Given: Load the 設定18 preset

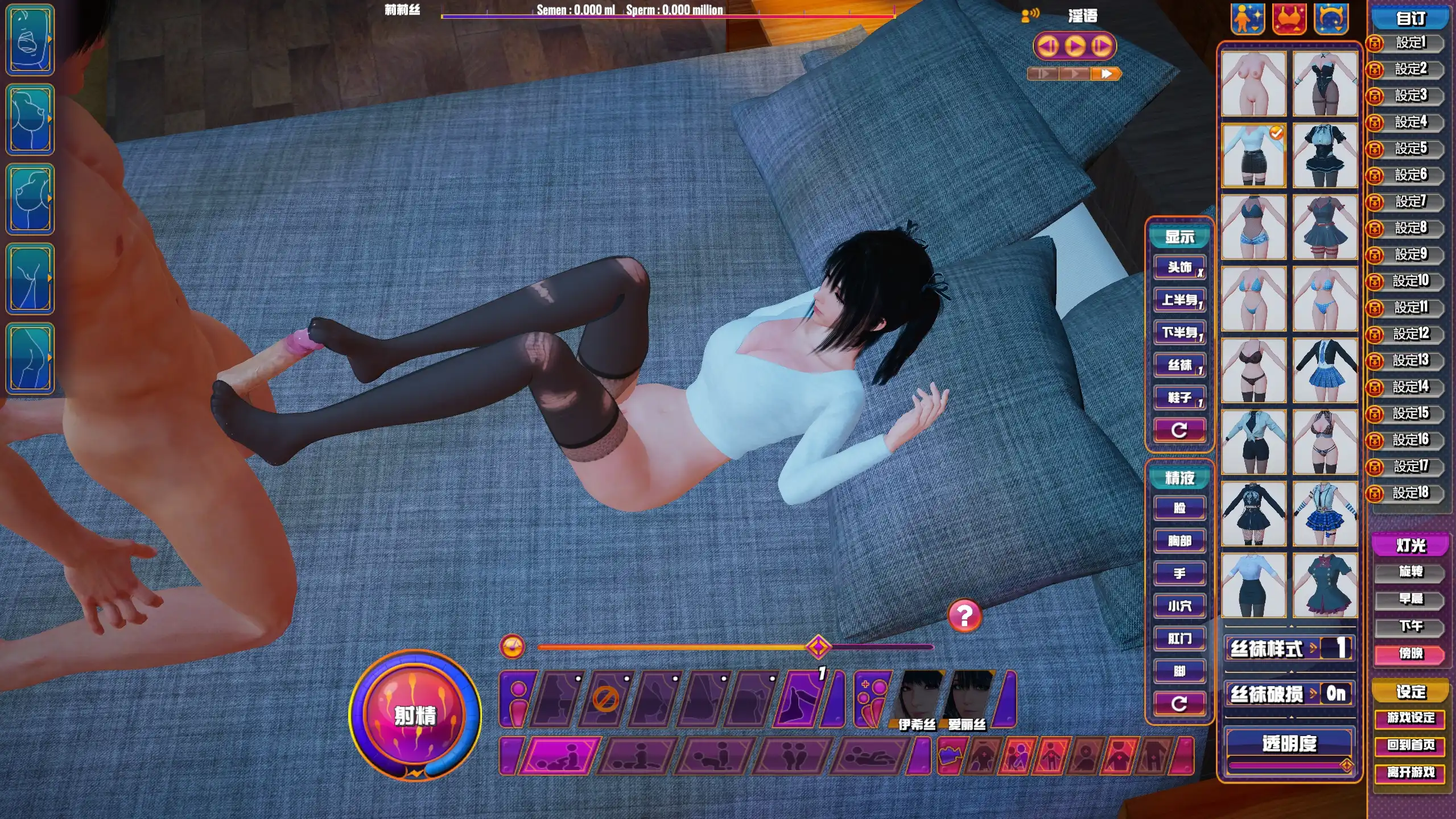Looking at the screenshot, I should tap(1410, 493).
